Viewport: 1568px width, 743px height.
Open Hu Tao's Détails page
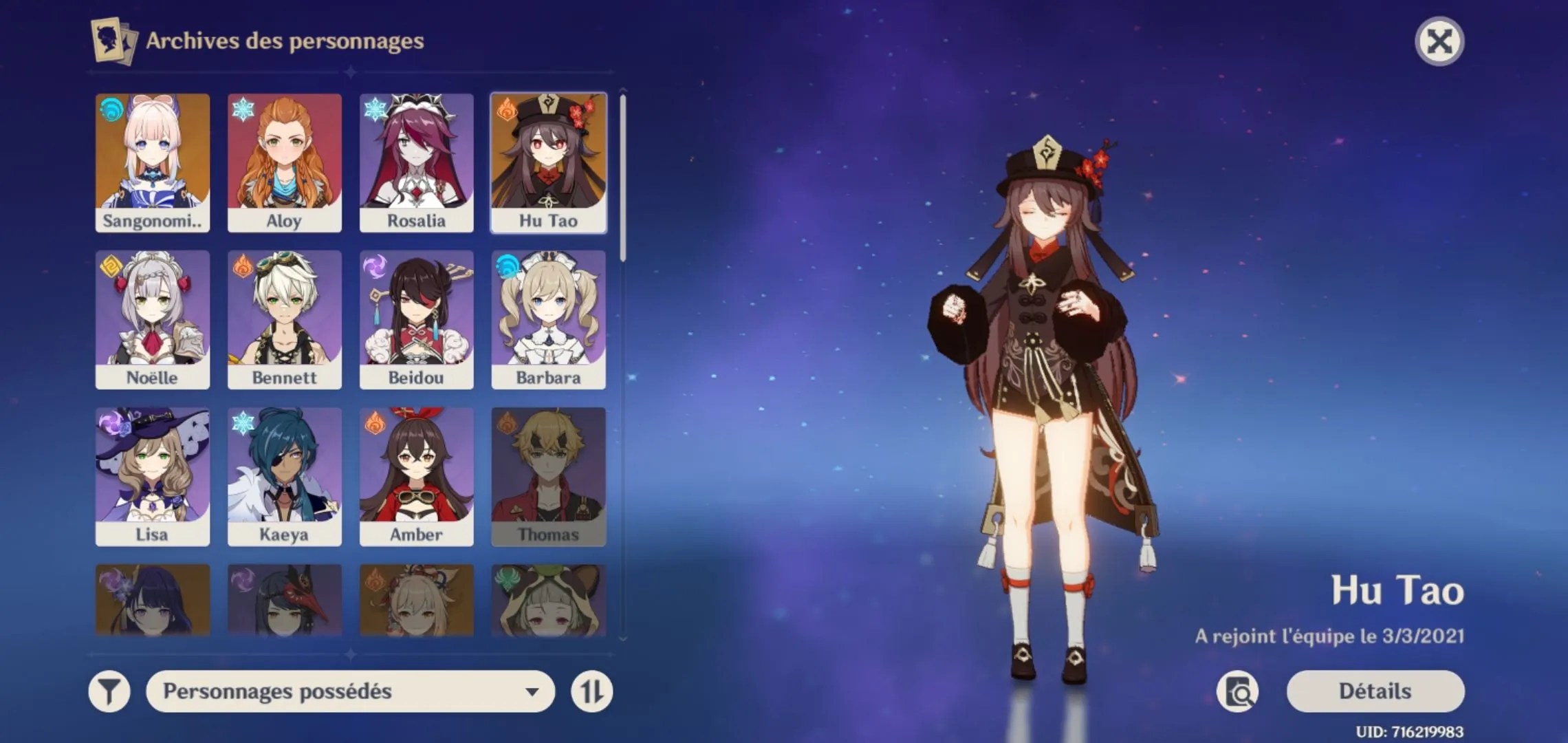coord(1375,691)
